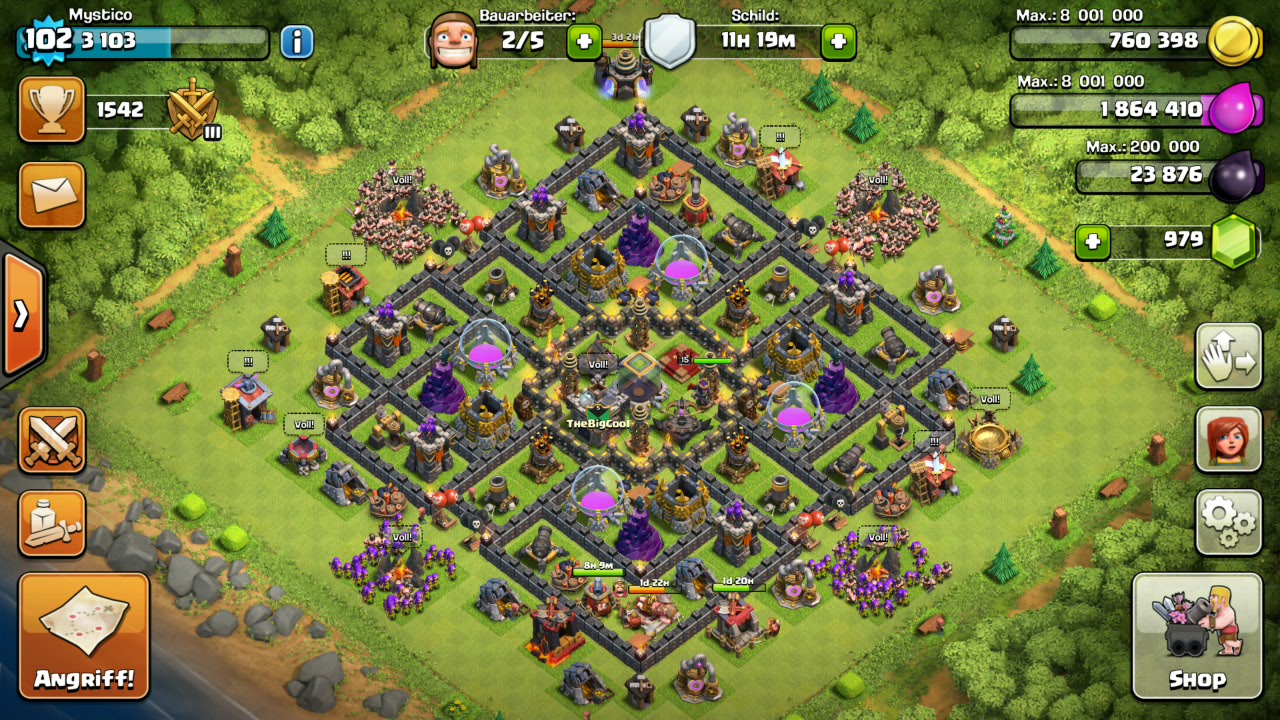This screenshot has width=1280, height=720.
Task: Extend the shield with its green plus
Action: 838,42
